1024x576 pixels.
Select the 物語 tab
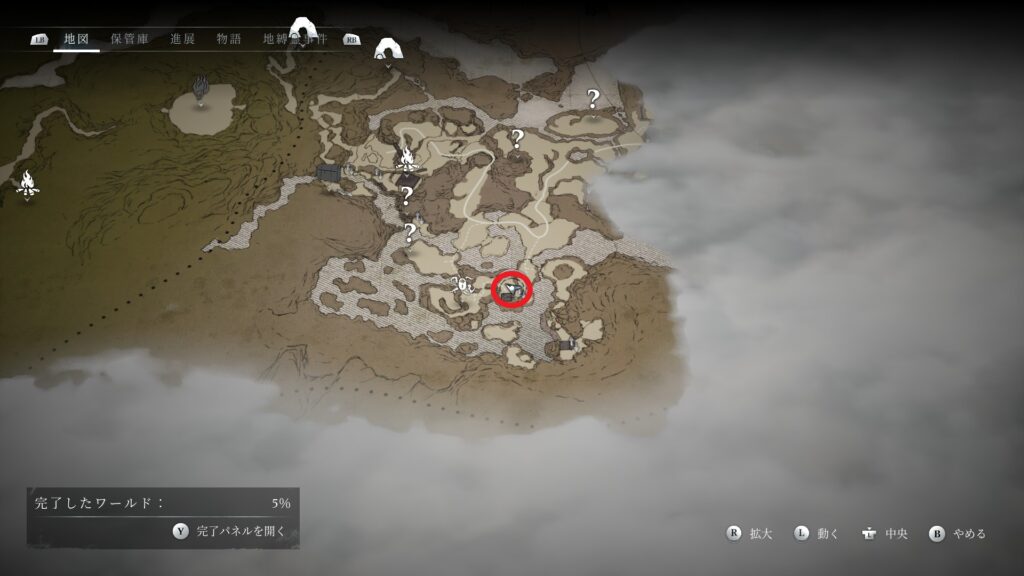(229, 39)
